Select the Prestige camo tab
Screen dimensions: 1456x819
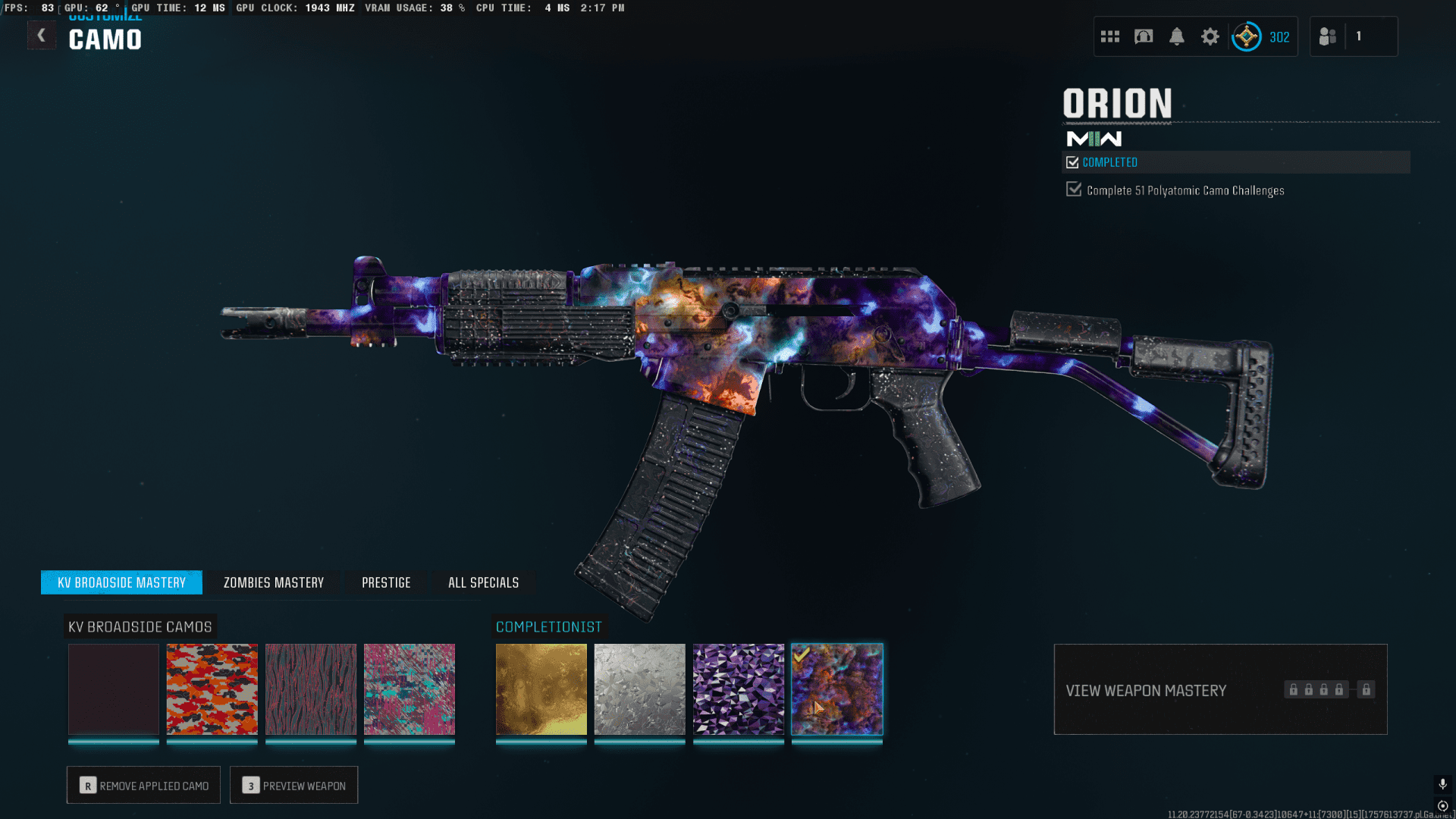tap(386, 582)
